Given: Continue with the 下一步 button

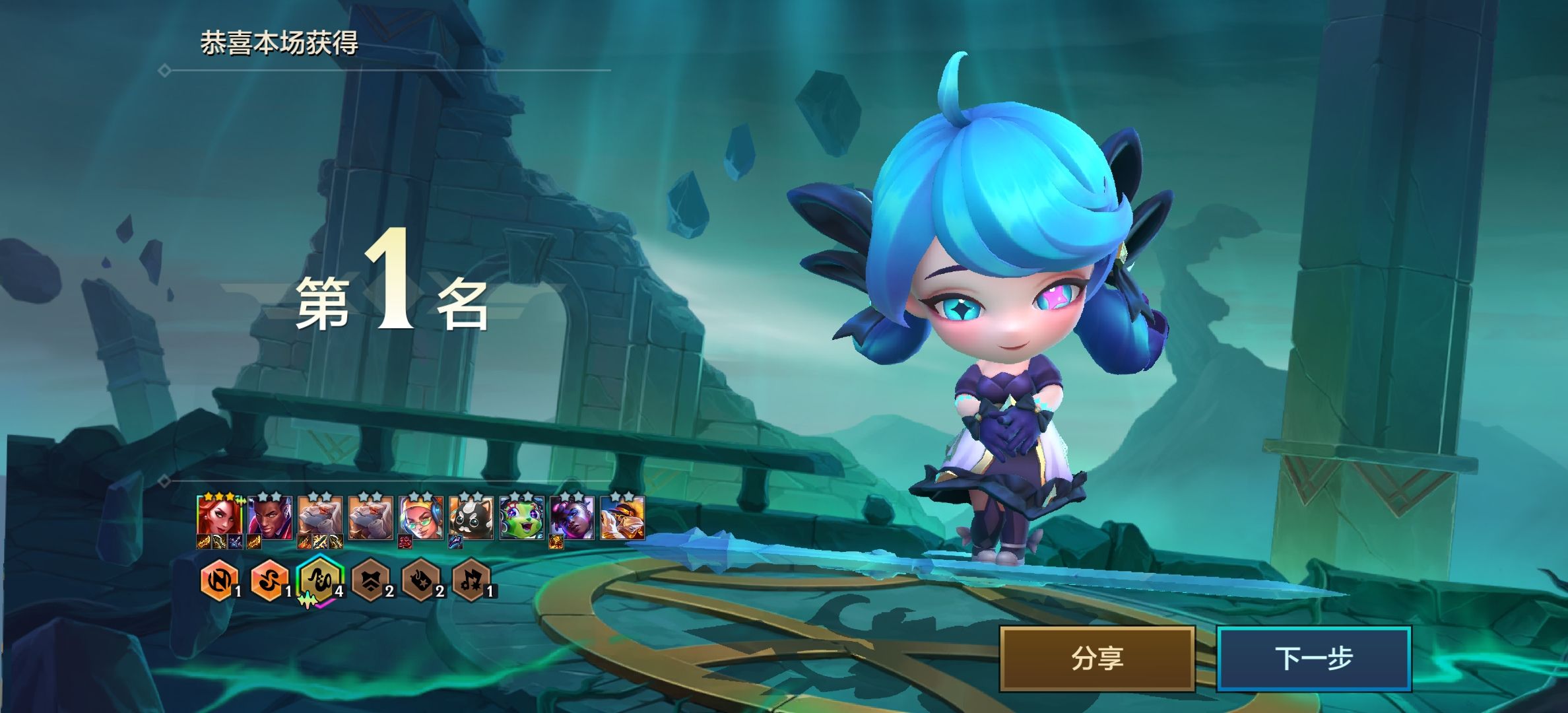Looking at the screenshot, I should click(x=1313, y=658).
